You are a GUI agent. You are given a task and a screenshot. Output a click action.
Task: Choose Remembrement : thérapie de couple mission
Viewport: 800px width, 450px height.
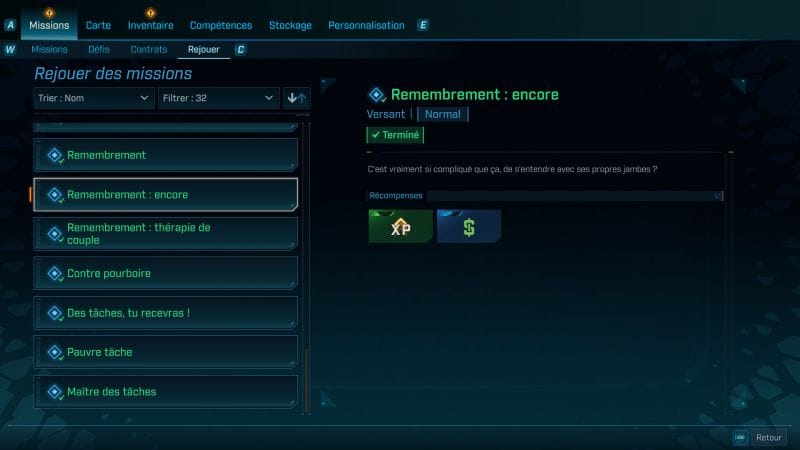click(166, 234)
